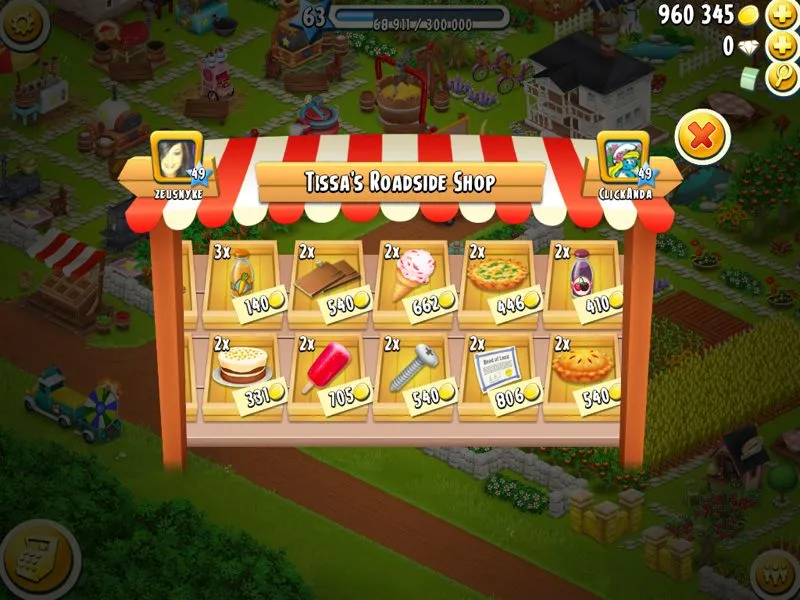Add diamonds with the plus button
800x600 pixels.
(781, 46)
